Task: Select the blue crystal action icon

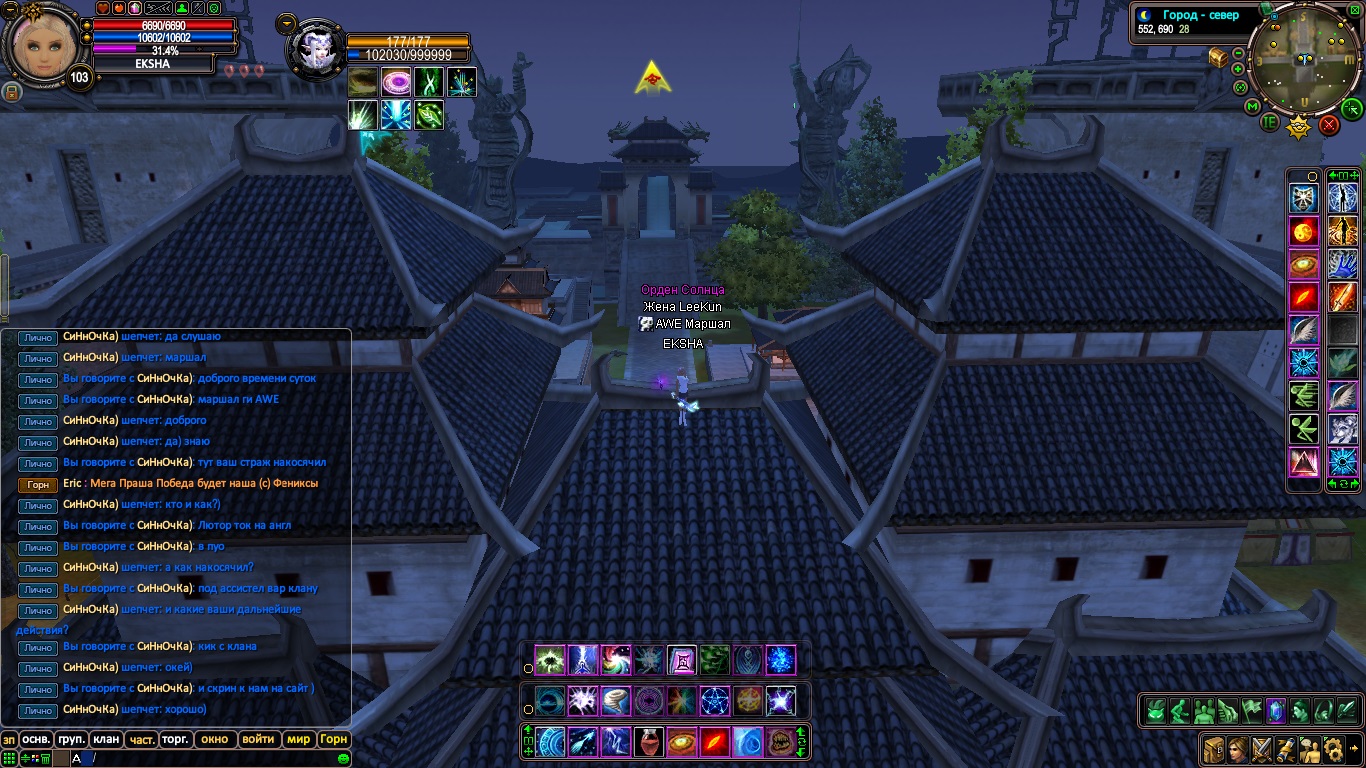Action: tap(1275, 711)
